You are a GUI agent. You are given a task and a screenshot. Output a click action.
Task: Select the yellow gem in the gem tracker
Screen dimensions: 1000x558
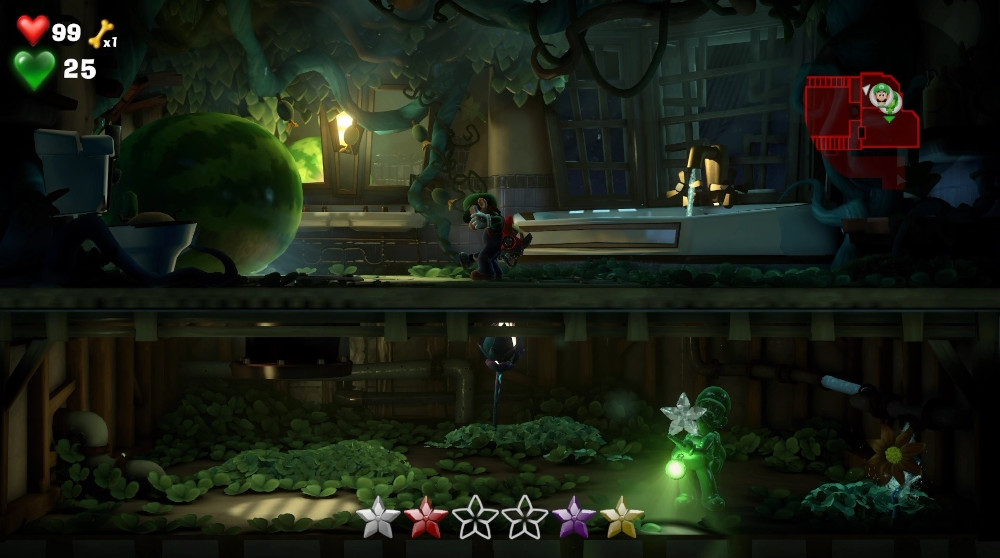click(621, 517)
